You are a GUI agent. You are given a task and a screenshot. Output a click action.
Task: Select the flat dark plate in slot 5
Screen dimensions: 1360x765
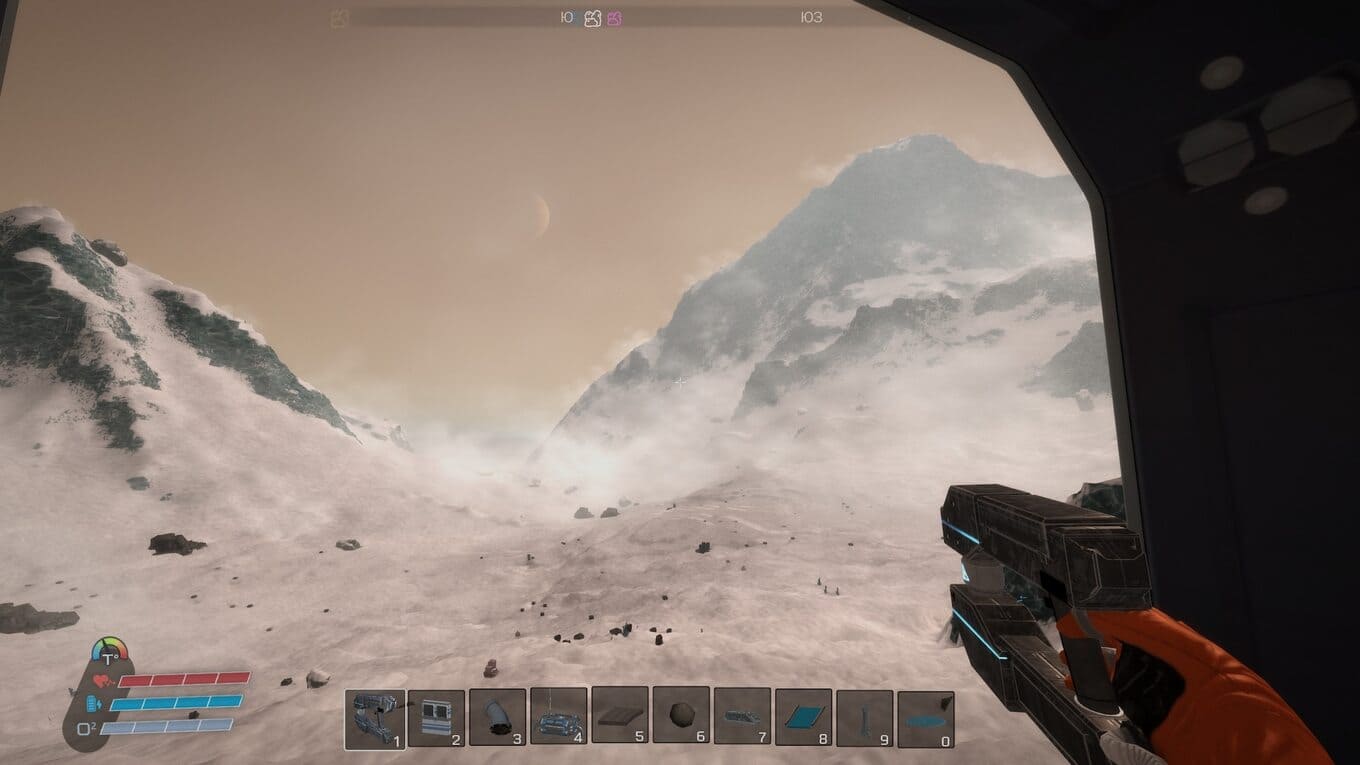tap(620, 718)
